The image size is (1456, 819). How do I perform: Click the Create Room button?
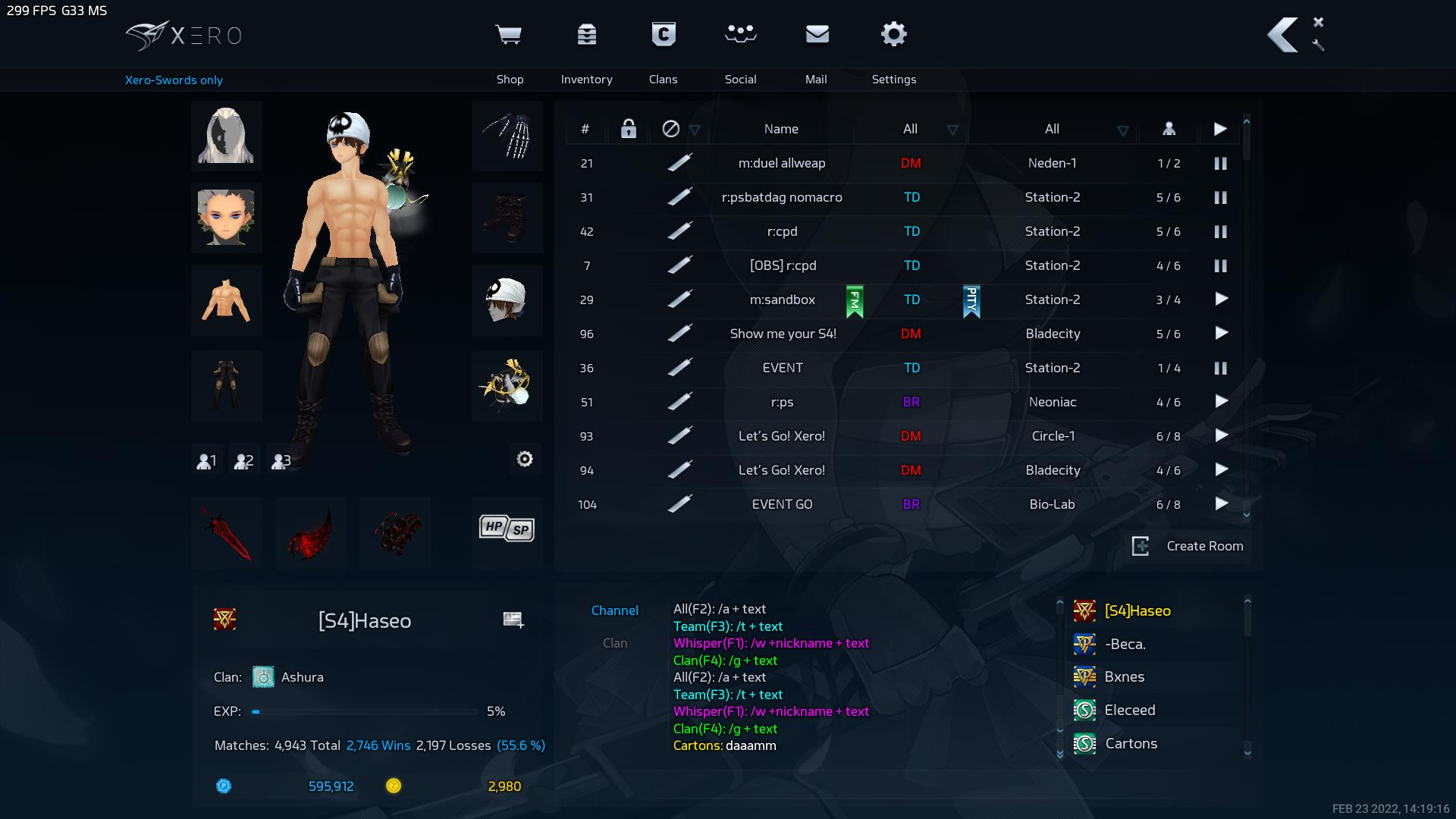1188,546
